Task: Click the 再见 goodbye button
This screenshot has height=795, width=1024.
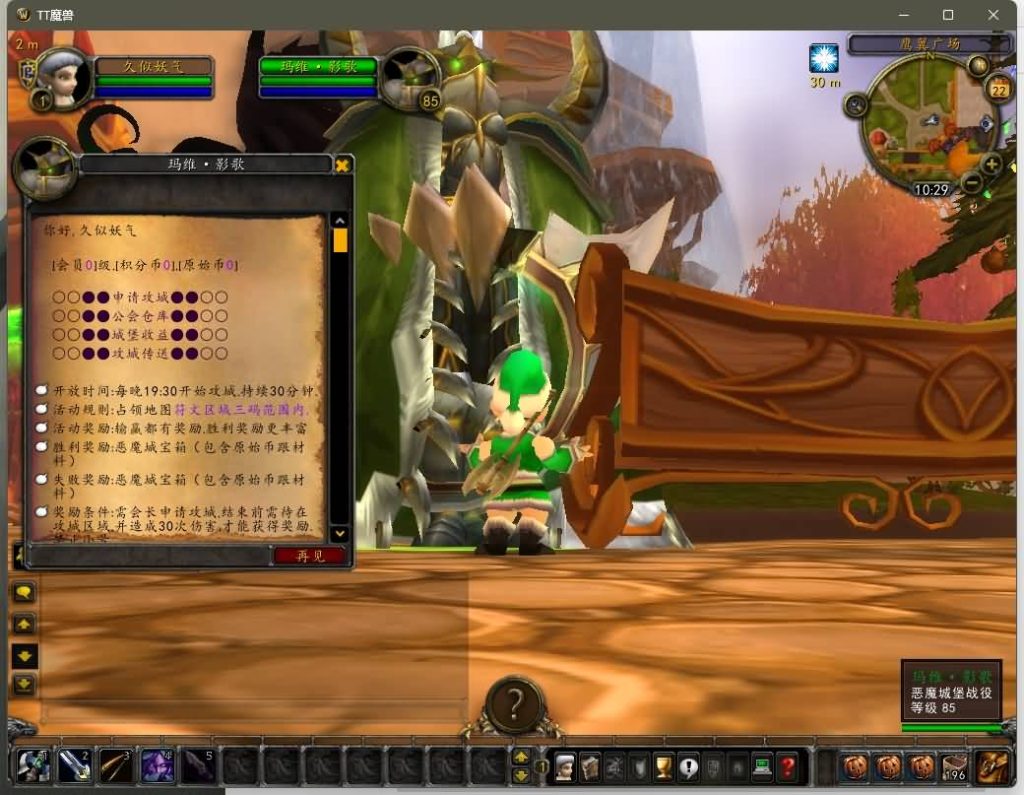Action: [x=310, y=556]
